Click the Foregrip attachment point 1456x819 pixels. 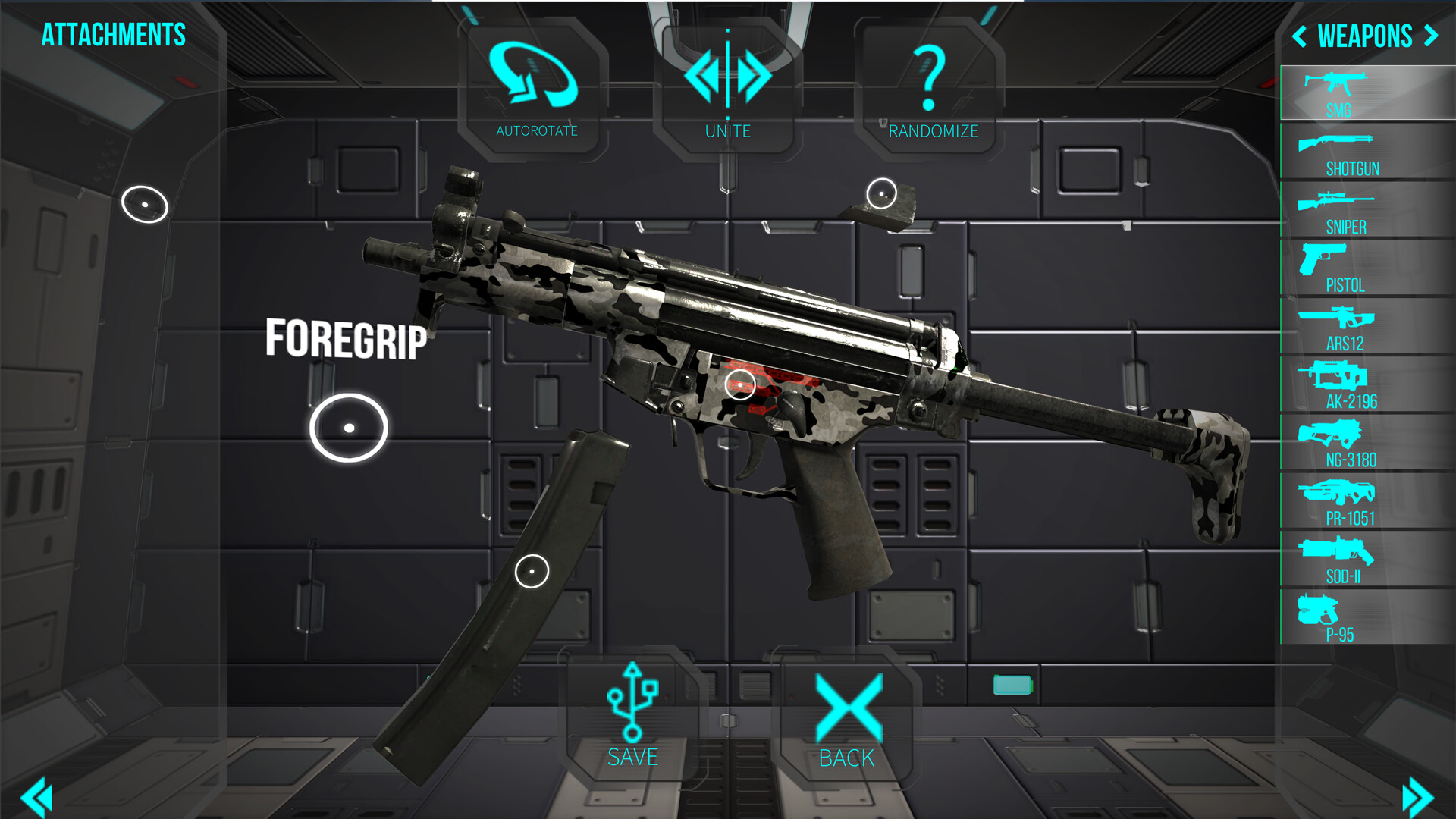349,428
